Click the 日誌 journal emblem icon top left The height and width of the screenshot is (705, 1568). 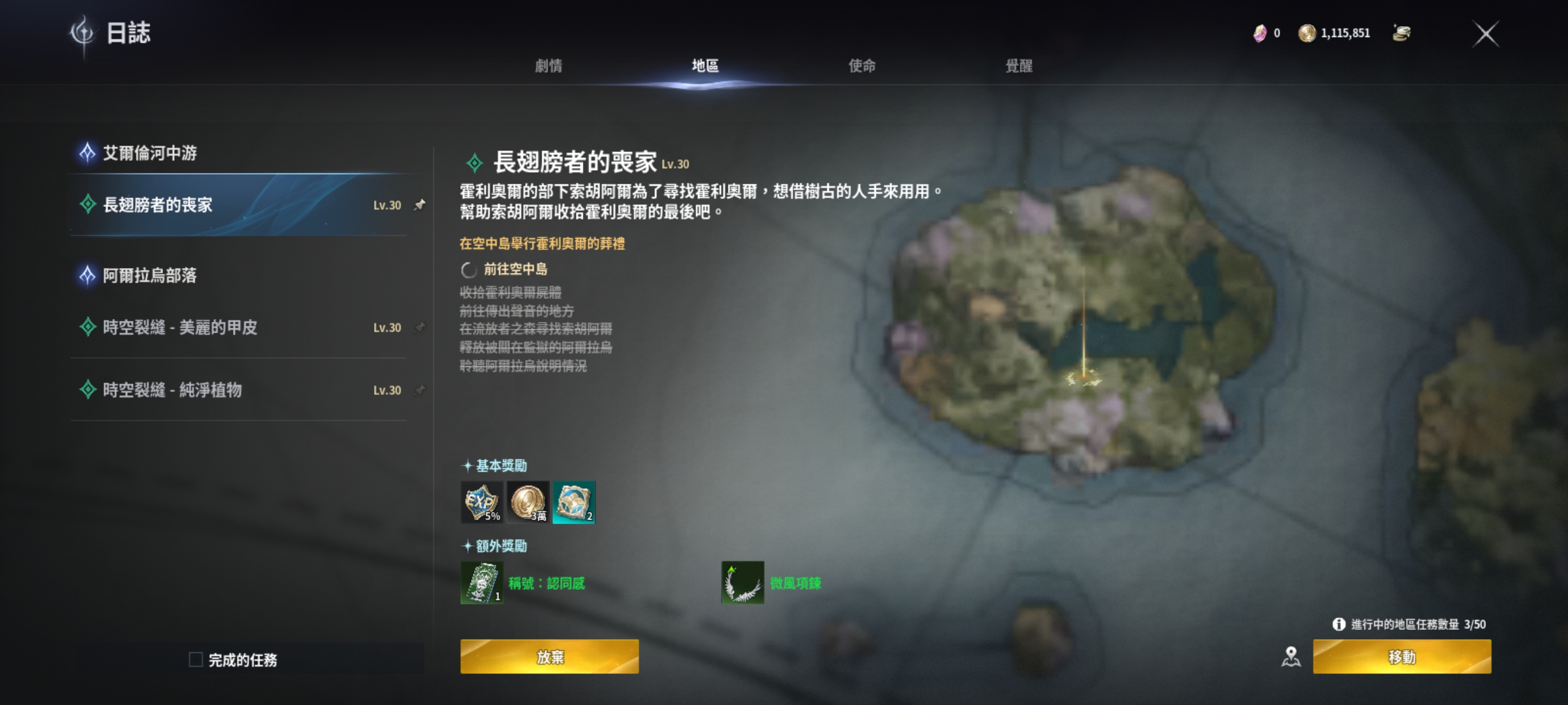tap(84, 34)
